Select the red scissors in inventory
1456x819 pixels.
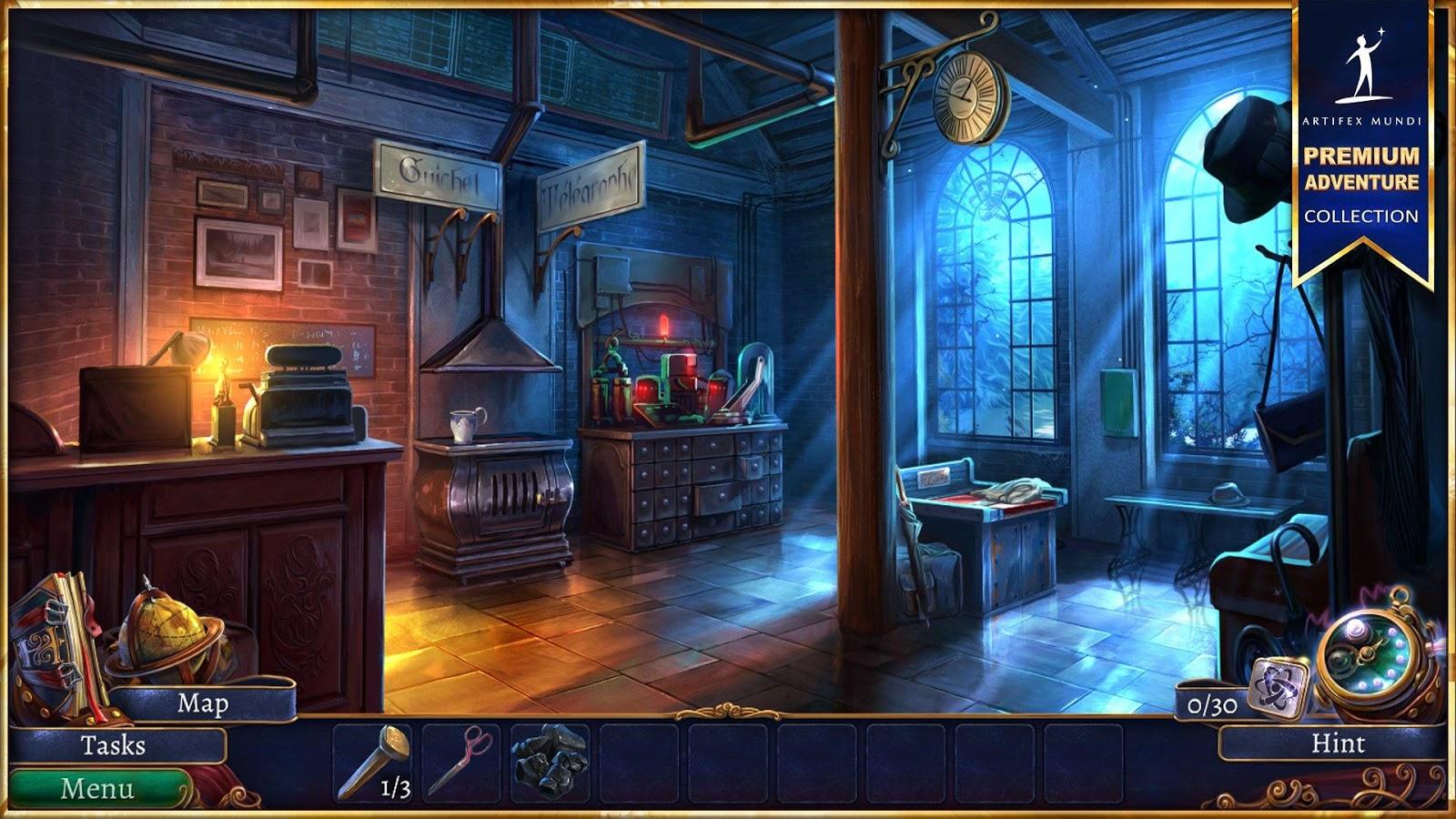[460, 761]
